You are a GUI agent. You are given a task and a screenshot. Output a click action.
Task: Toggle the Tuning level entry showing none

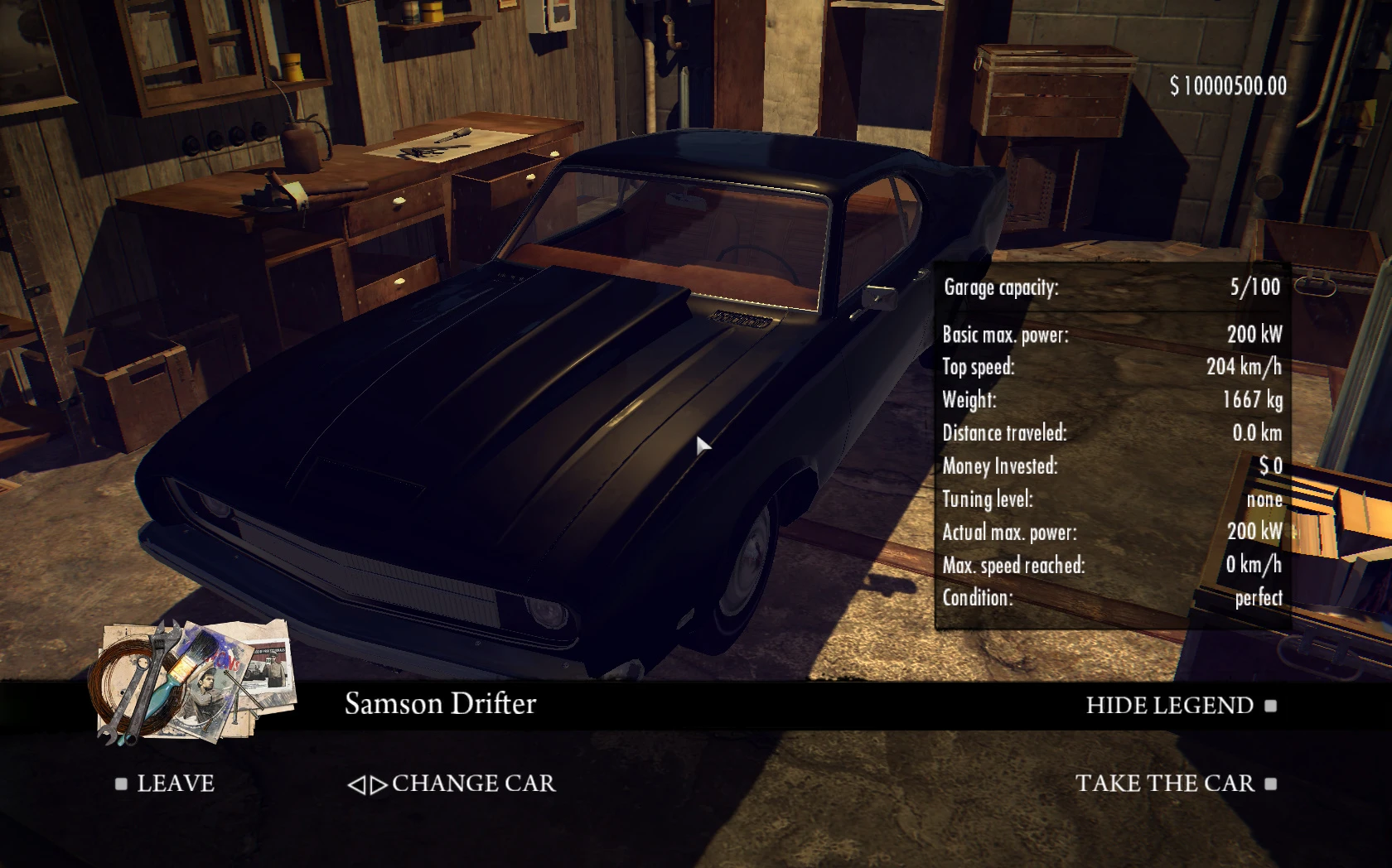pyautogui.click(x=1110, y=499)
